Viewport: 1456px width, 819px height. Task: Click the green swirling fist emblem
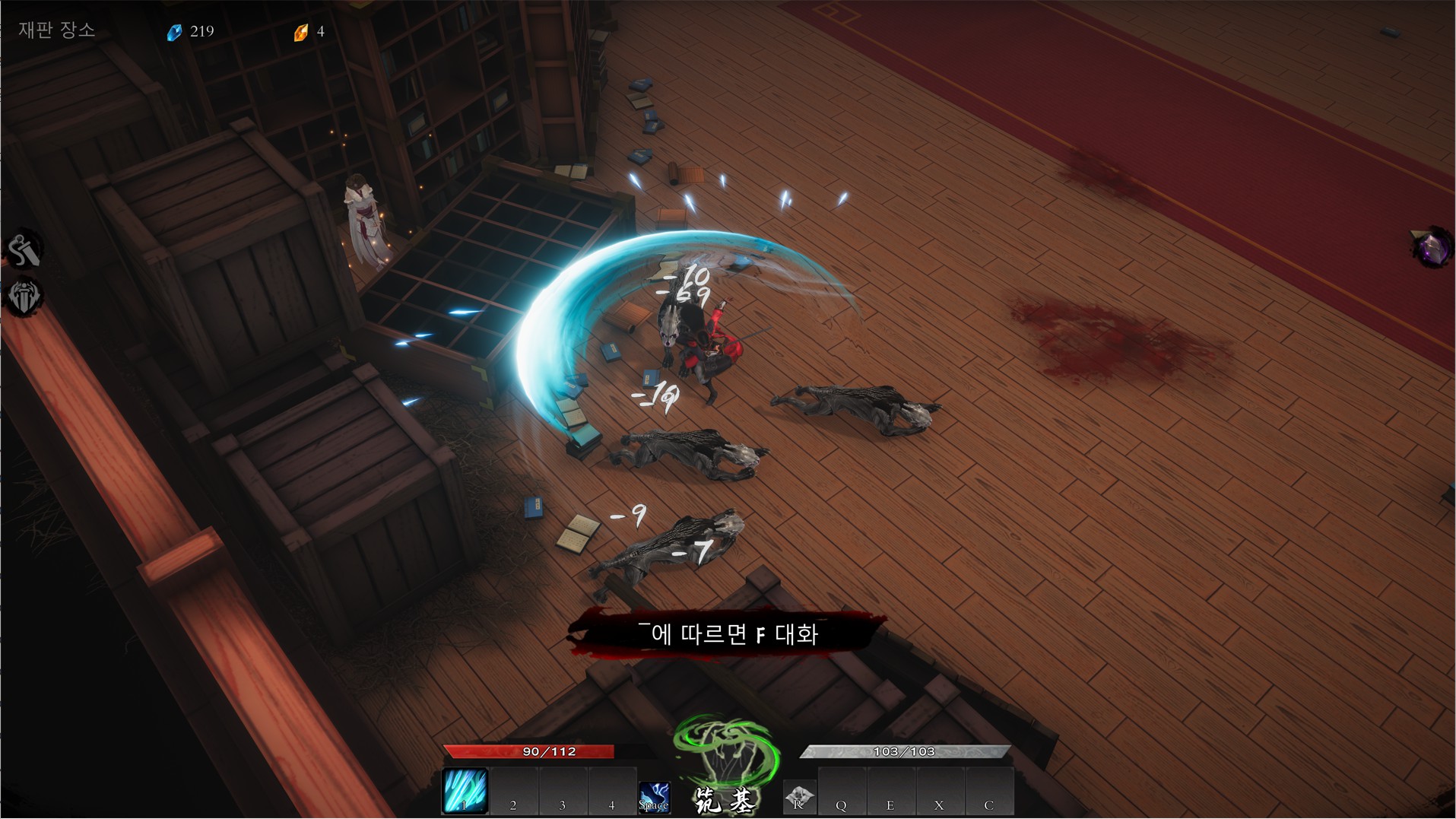pos(726,752)
